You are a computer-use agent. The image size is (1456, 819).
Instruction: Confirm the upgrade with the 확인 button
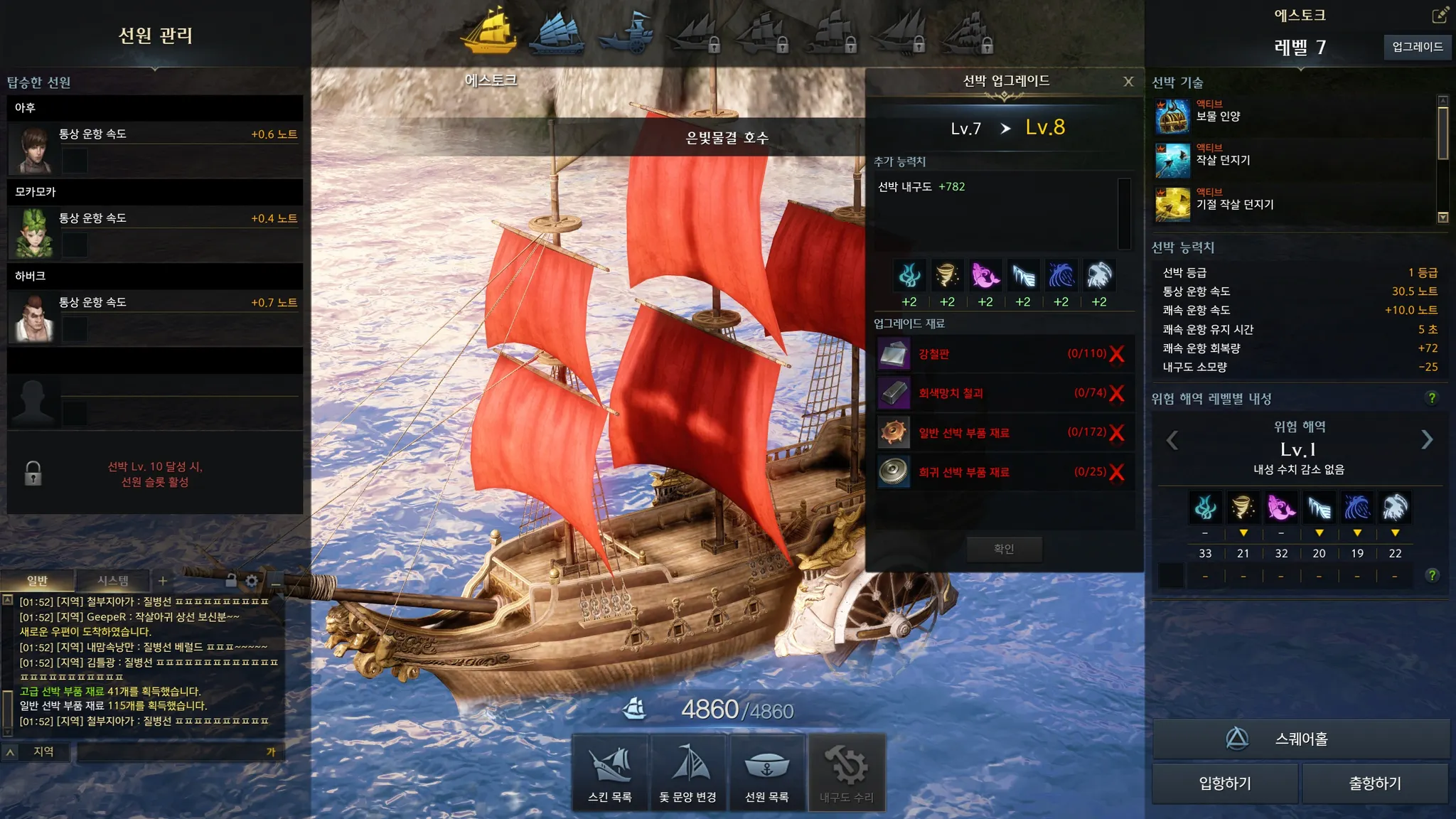[1004, 549]
